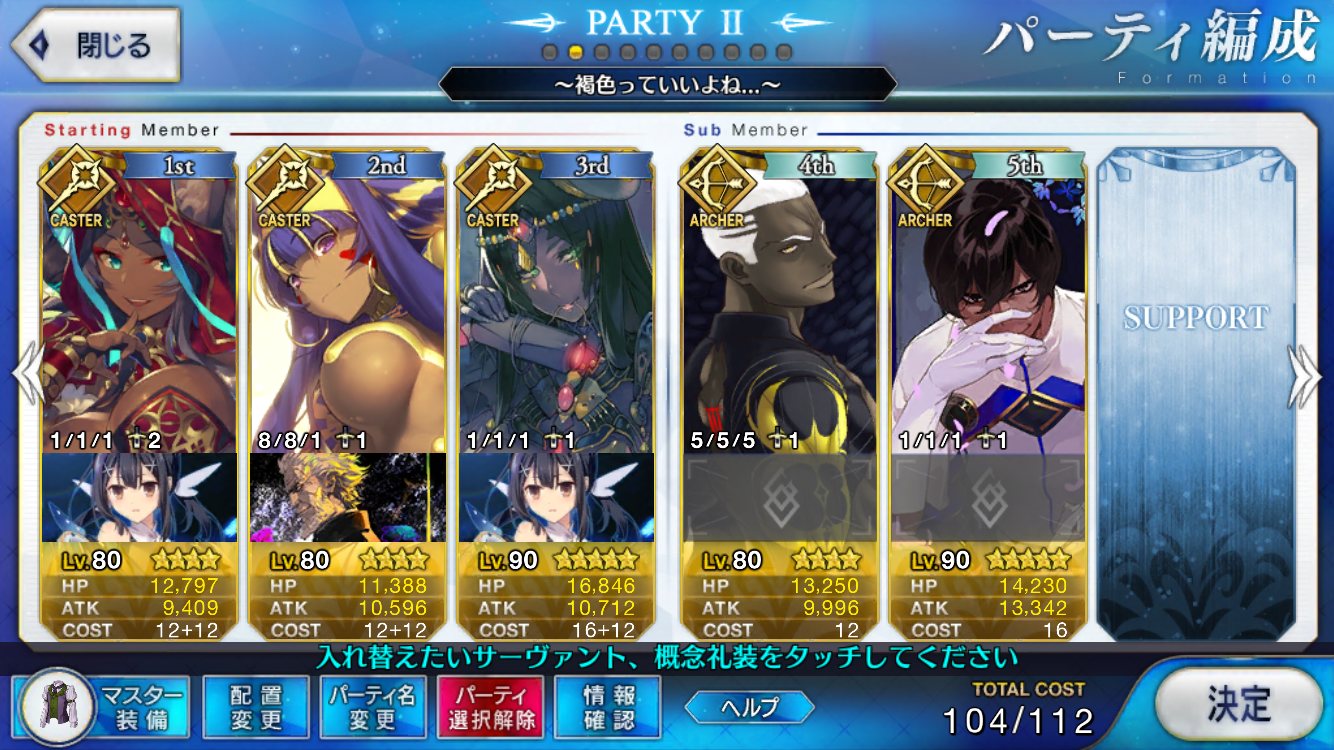Image resolution: width=1334 pixels, height=750 pixels.
Task: Select the 1st slot Caster servant card
Action: coord(140,300)
